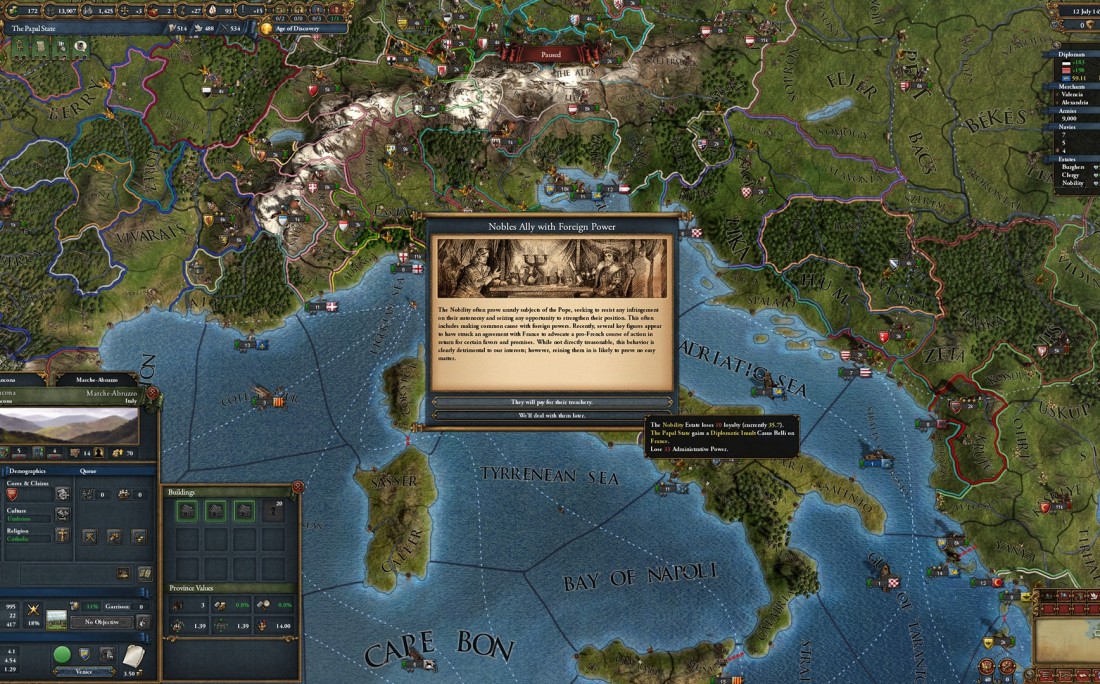Close the Buildings panel

297,487
